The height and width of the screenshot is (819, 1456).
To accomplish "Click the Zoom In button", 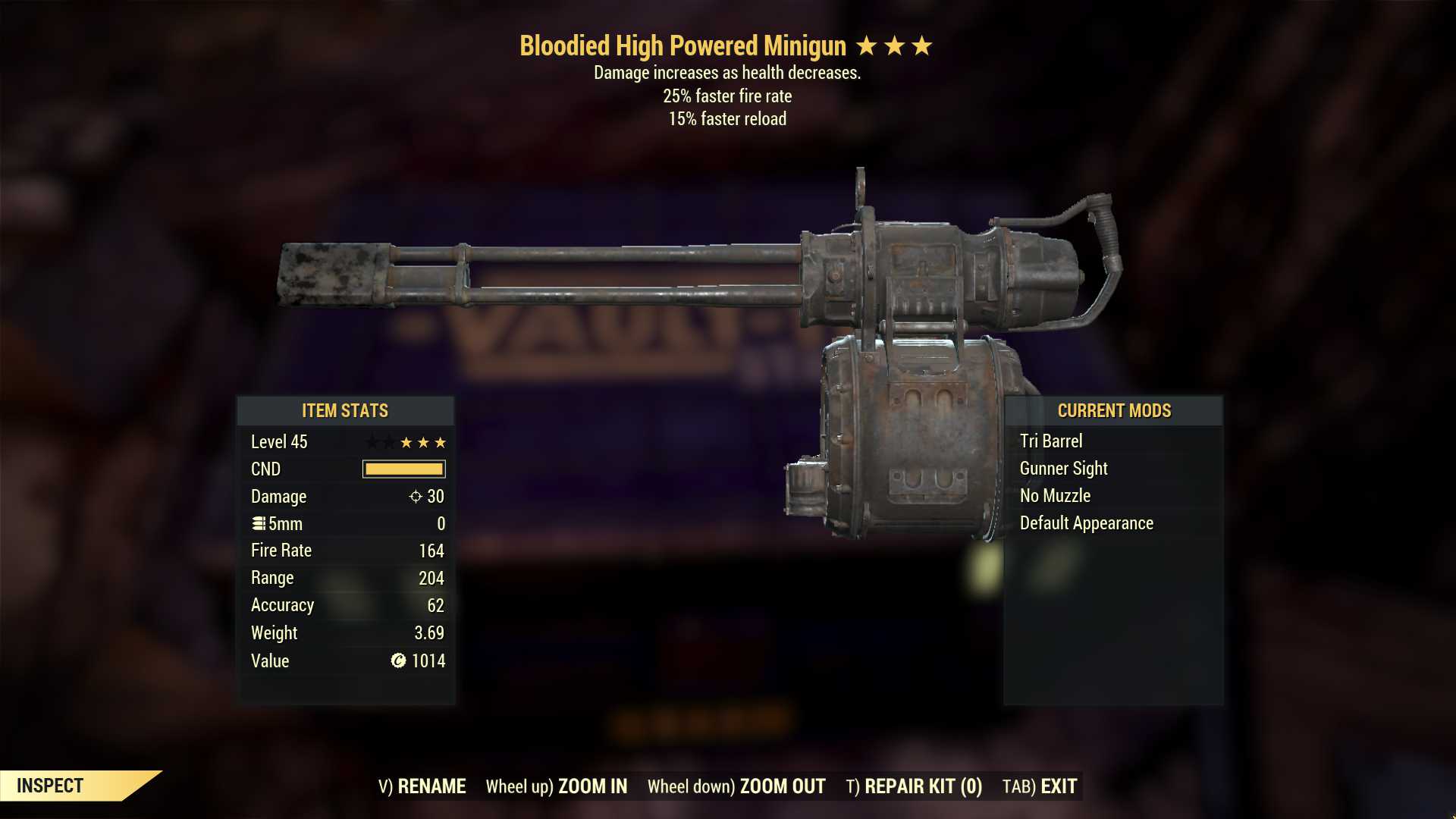I will 557,786.
